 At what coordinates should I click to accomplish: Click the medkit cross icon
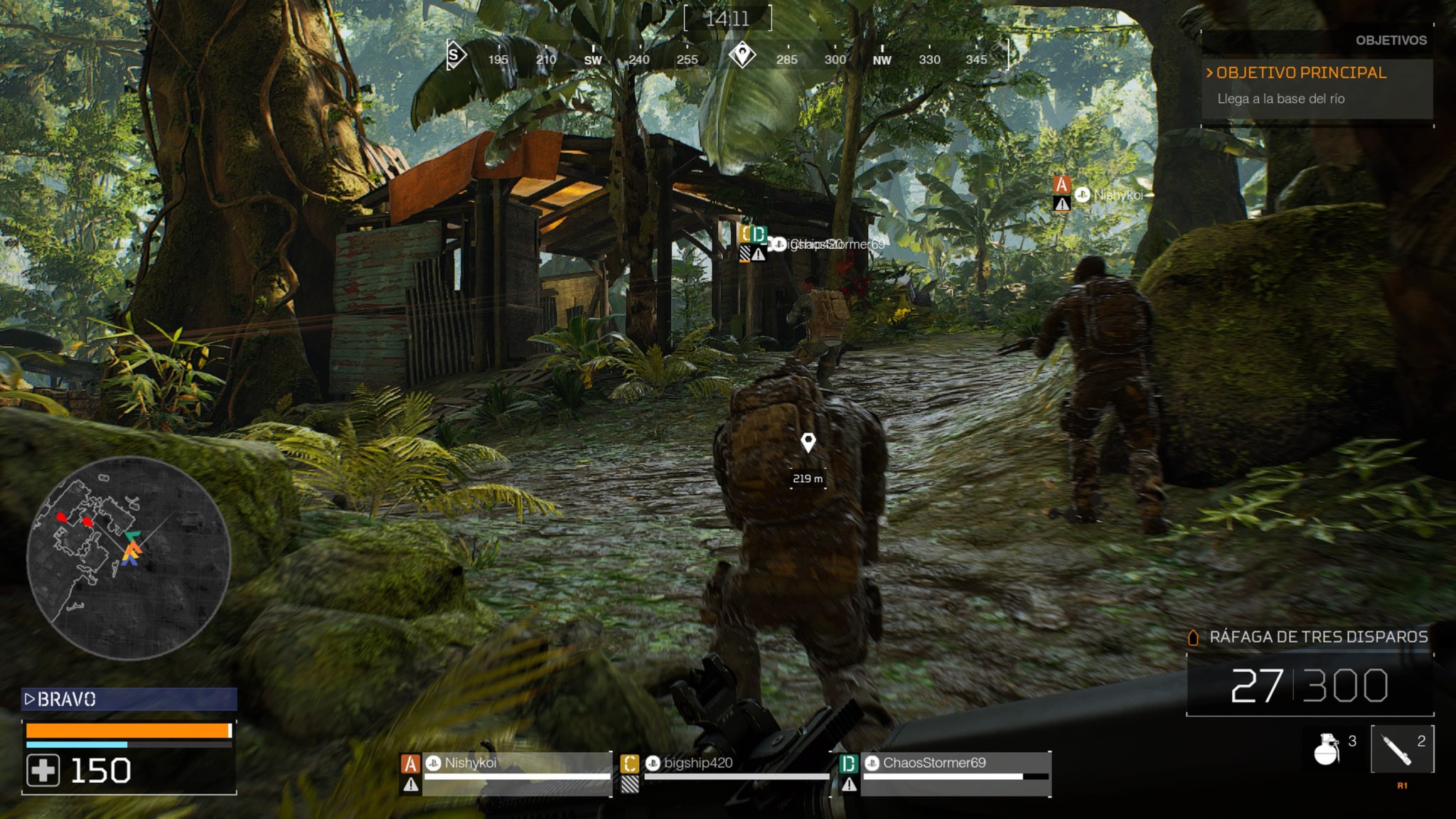coord(43,771)
